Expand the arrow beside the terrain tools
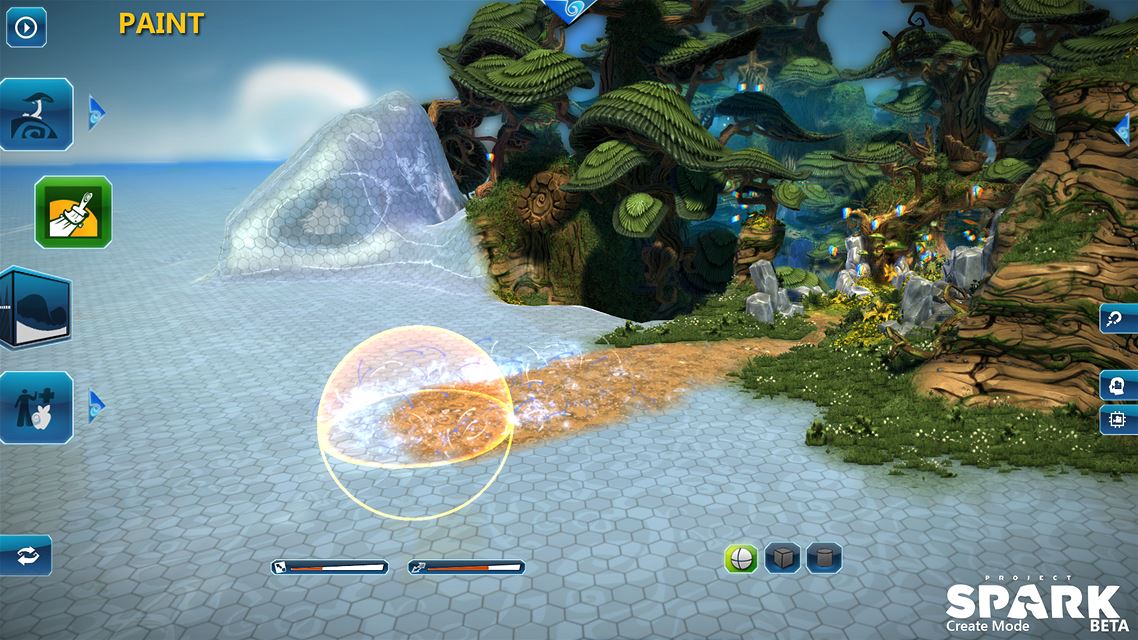This screenshot has height=640, width=1138. pyautogui.click(x=96, y=112)
